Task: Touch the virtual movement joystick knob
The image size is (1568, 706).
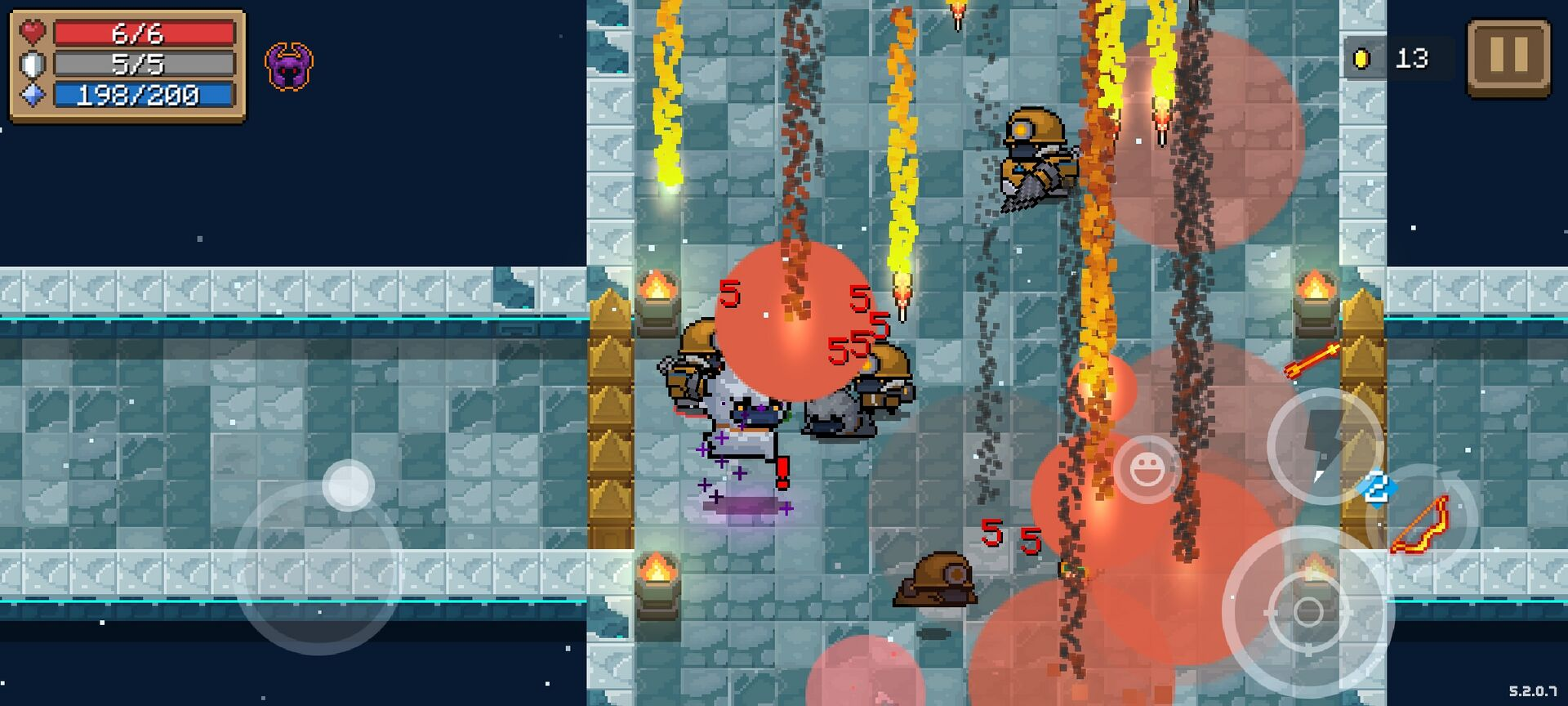Action: [349, 485]
